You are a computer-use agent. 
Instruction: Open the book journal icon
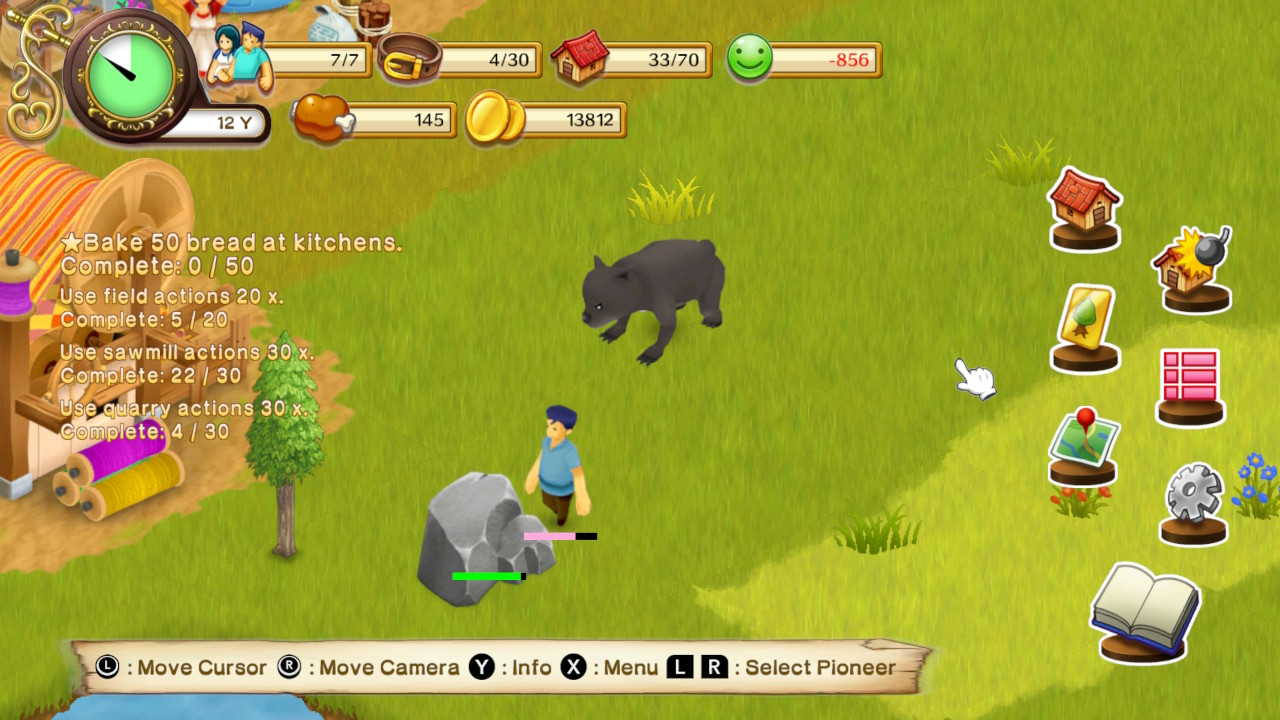pos(1144,609)
